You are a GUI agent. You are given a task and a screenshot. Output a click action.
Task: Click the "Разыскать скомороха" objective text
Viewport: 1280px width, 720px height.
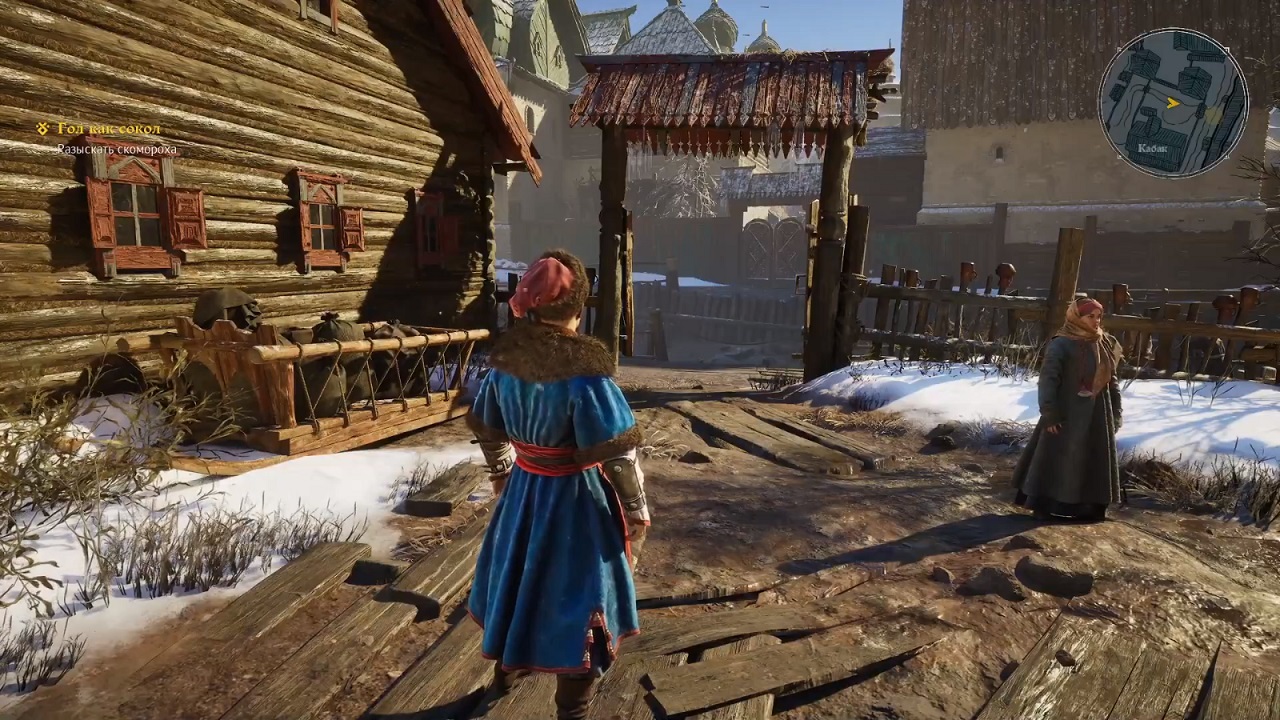pyautogui.click(x=116, y=149)
